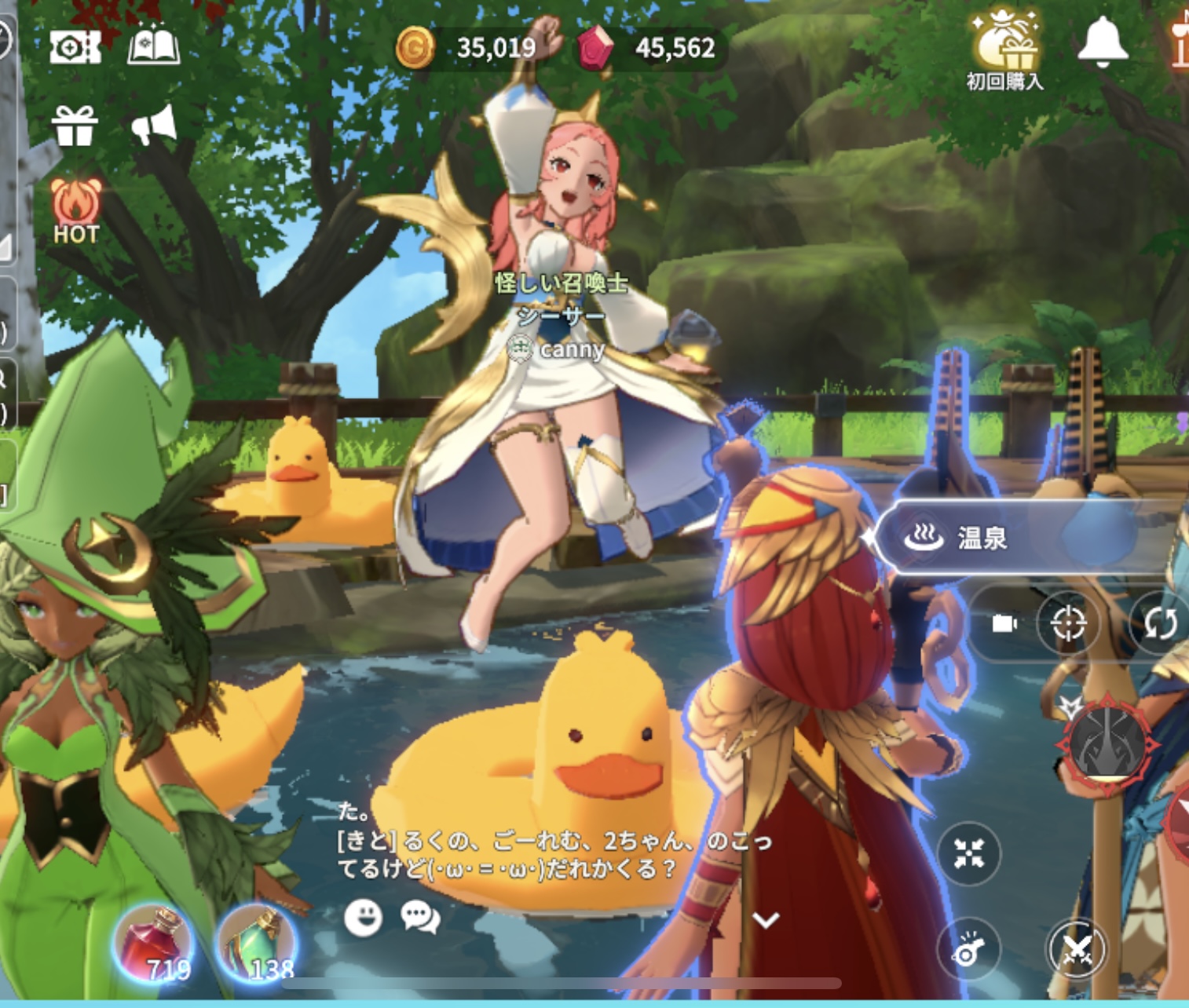Open the emoji smiley button
Viewport: 1189px width, 1008px height.
[364, 916]
